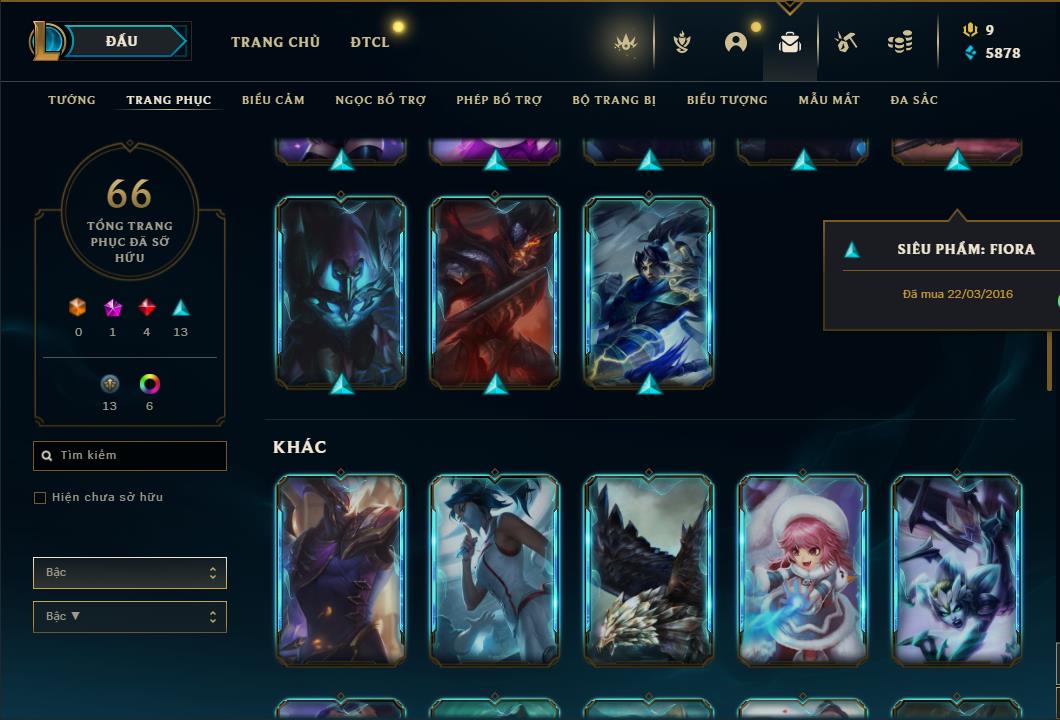Select the PHÉP BỔ TRỢ tab
1060x720 pixels.
point(499,100)
